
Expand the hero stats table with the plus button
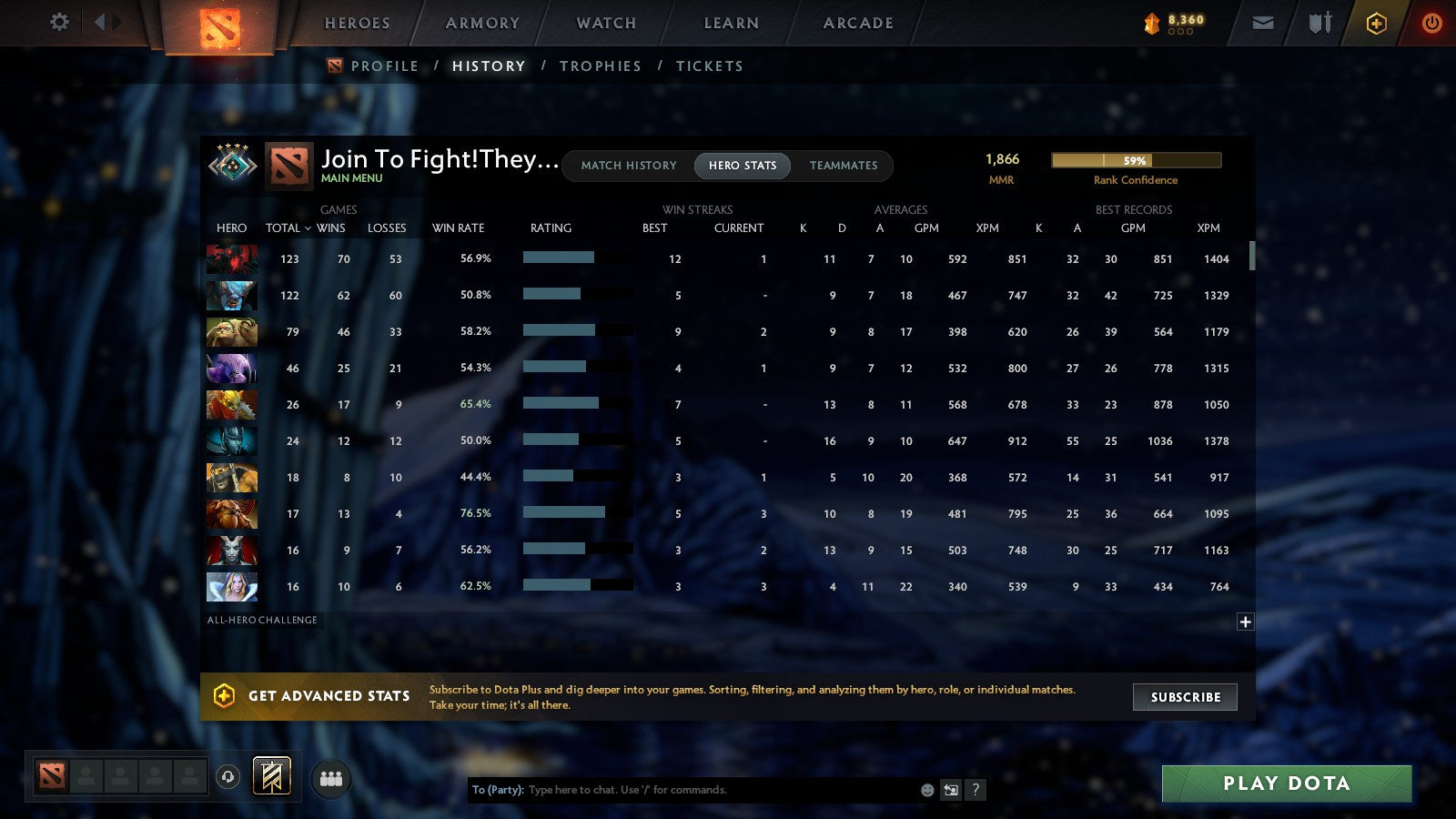1245,622
